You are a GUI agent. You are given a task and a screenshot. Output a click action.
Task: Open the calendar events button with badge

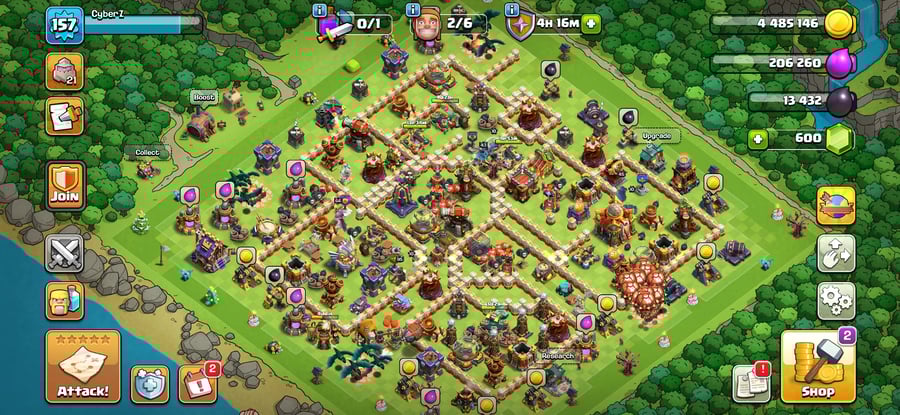pos(196,383)
